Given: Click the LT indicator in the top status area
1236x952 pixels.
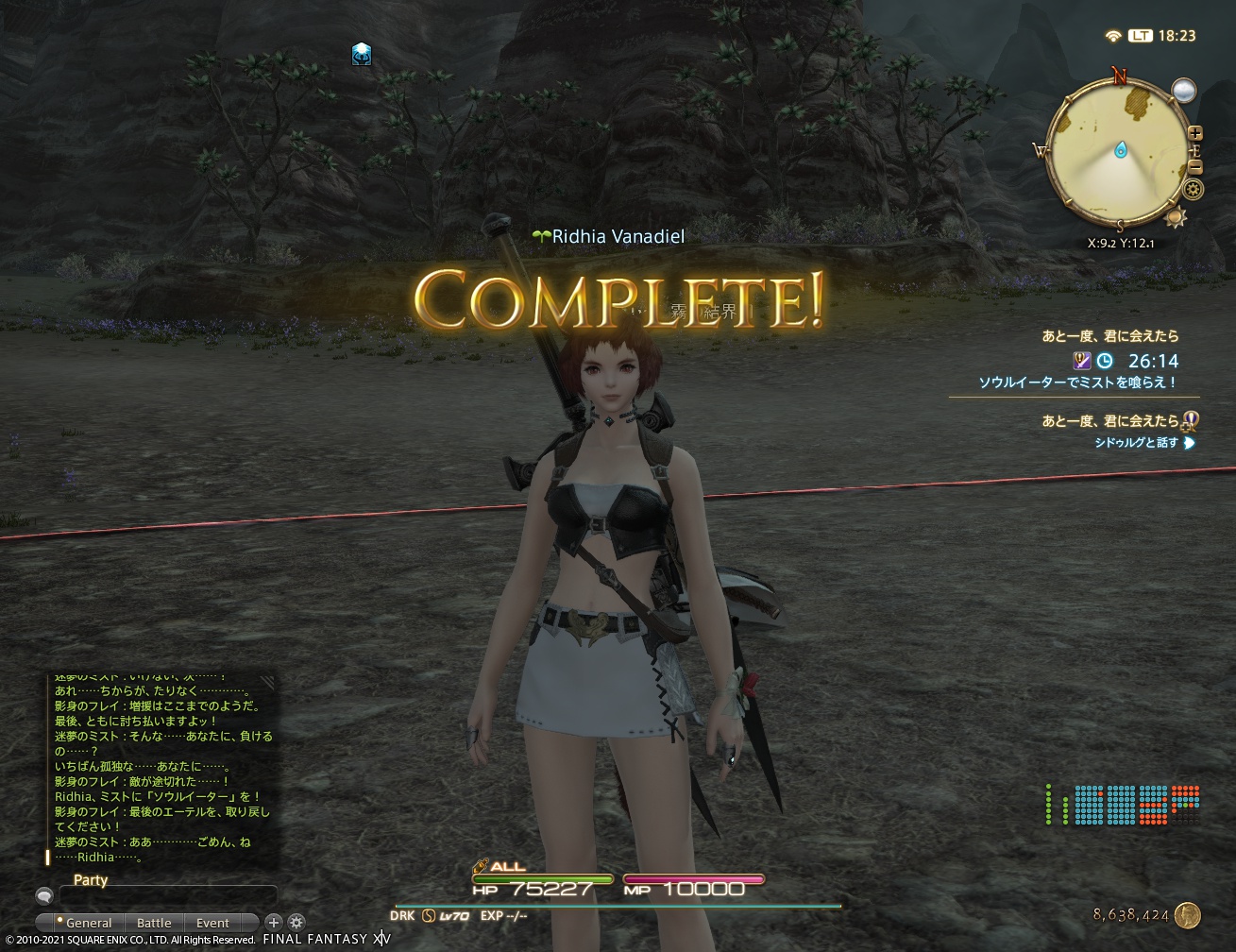Looking at the screenshot, I should pos(1139,36).
